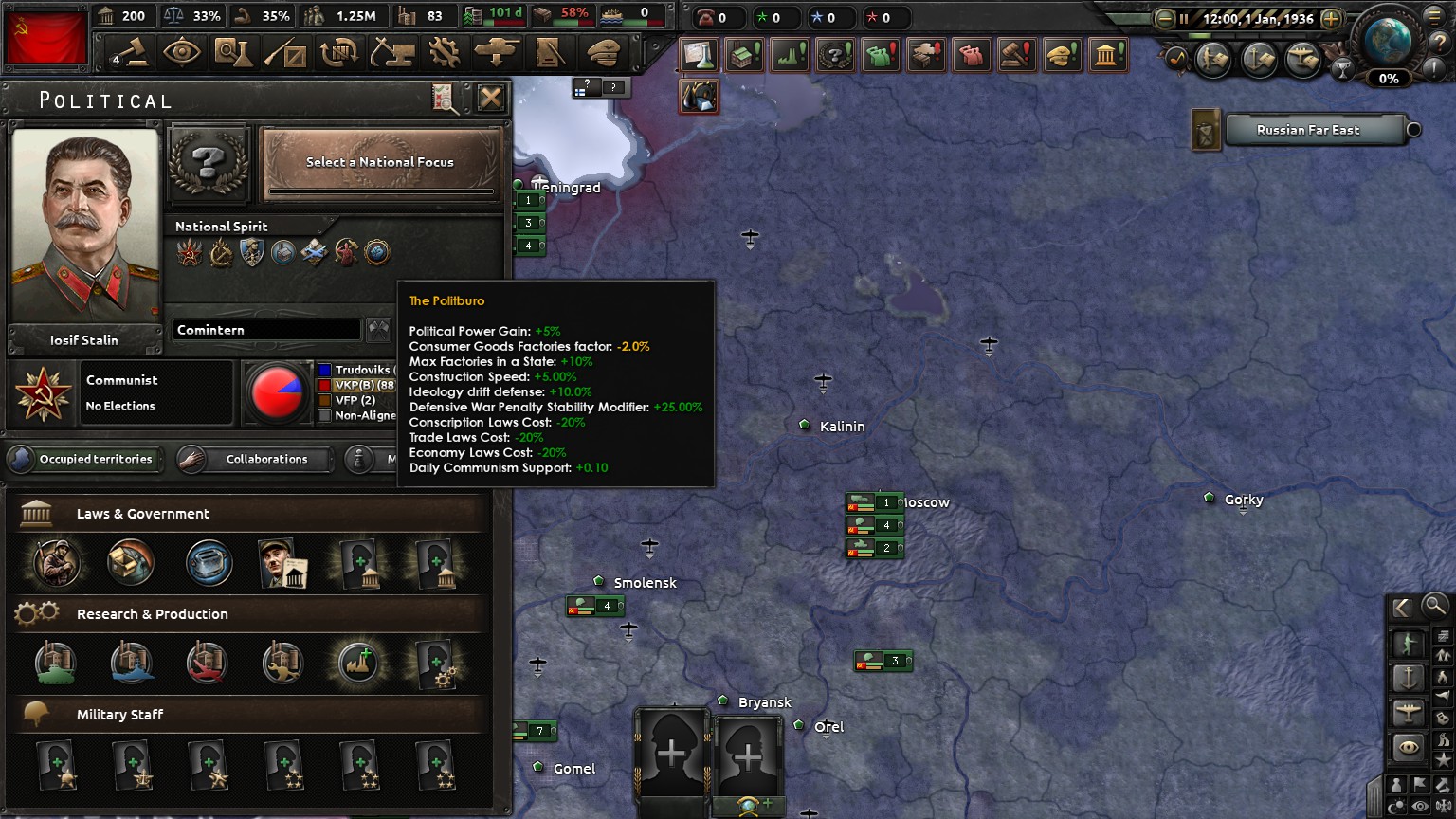This screenshot has height=819, width=1456.
Task: Open the Comintern faction entry
Action: pos(265,329)
